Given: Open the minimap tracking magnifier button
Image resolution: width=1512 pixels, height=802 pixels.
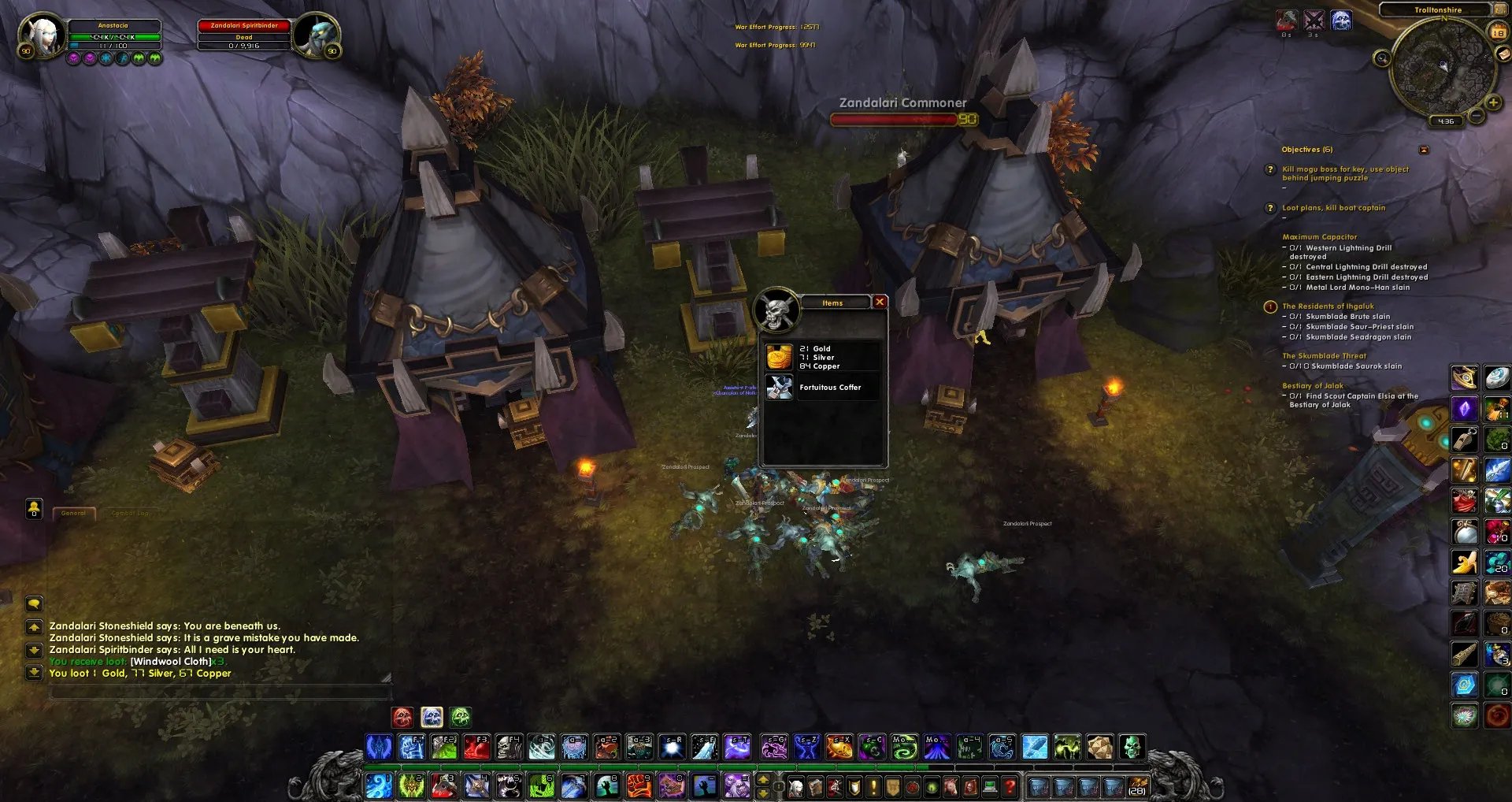Looking at the screenshot, I should 1381,58.
